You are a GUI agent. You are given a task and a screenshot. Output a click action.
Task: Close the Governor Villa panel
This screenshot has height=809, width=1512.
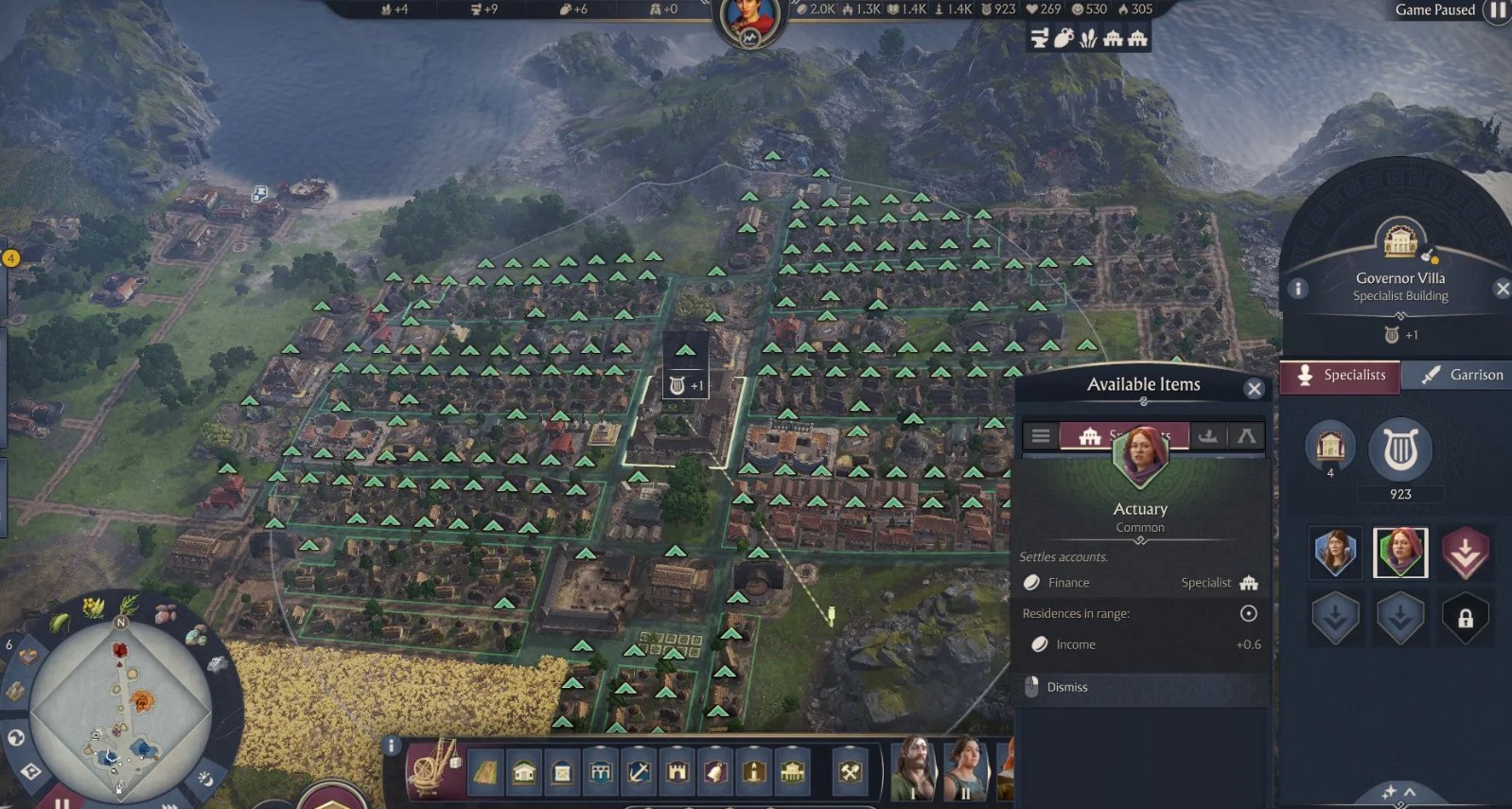(1502, 289)
